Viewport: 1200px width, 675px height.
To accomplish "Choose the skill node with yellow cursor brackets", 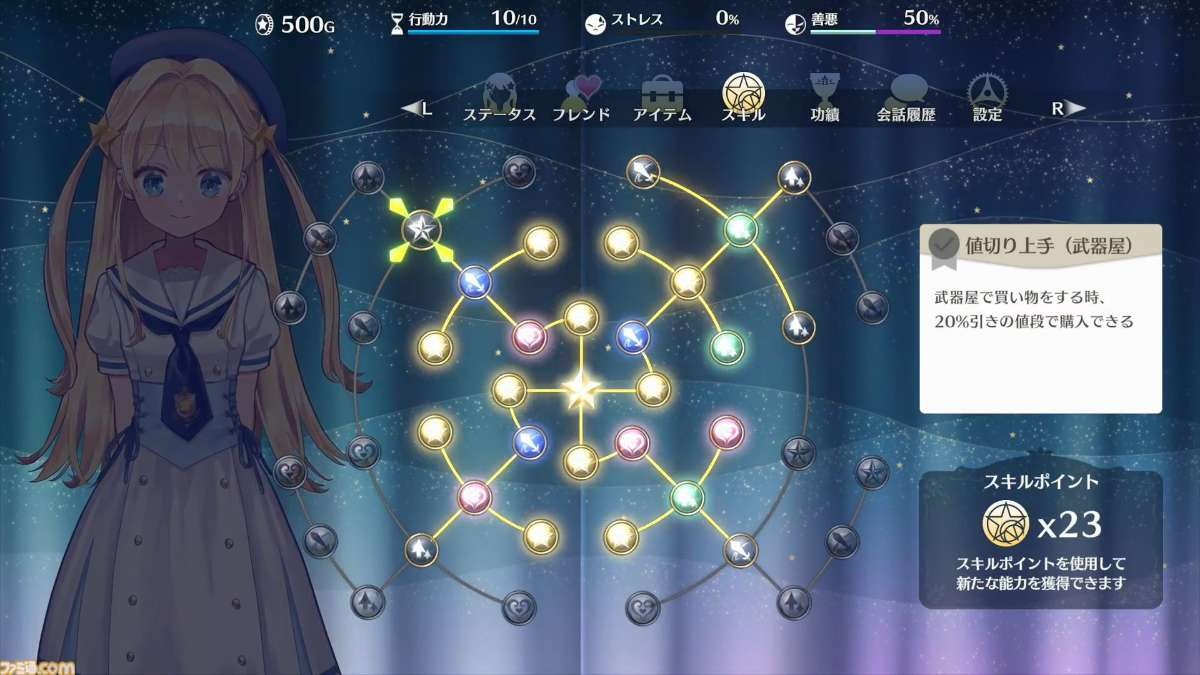I will (421, 229).
